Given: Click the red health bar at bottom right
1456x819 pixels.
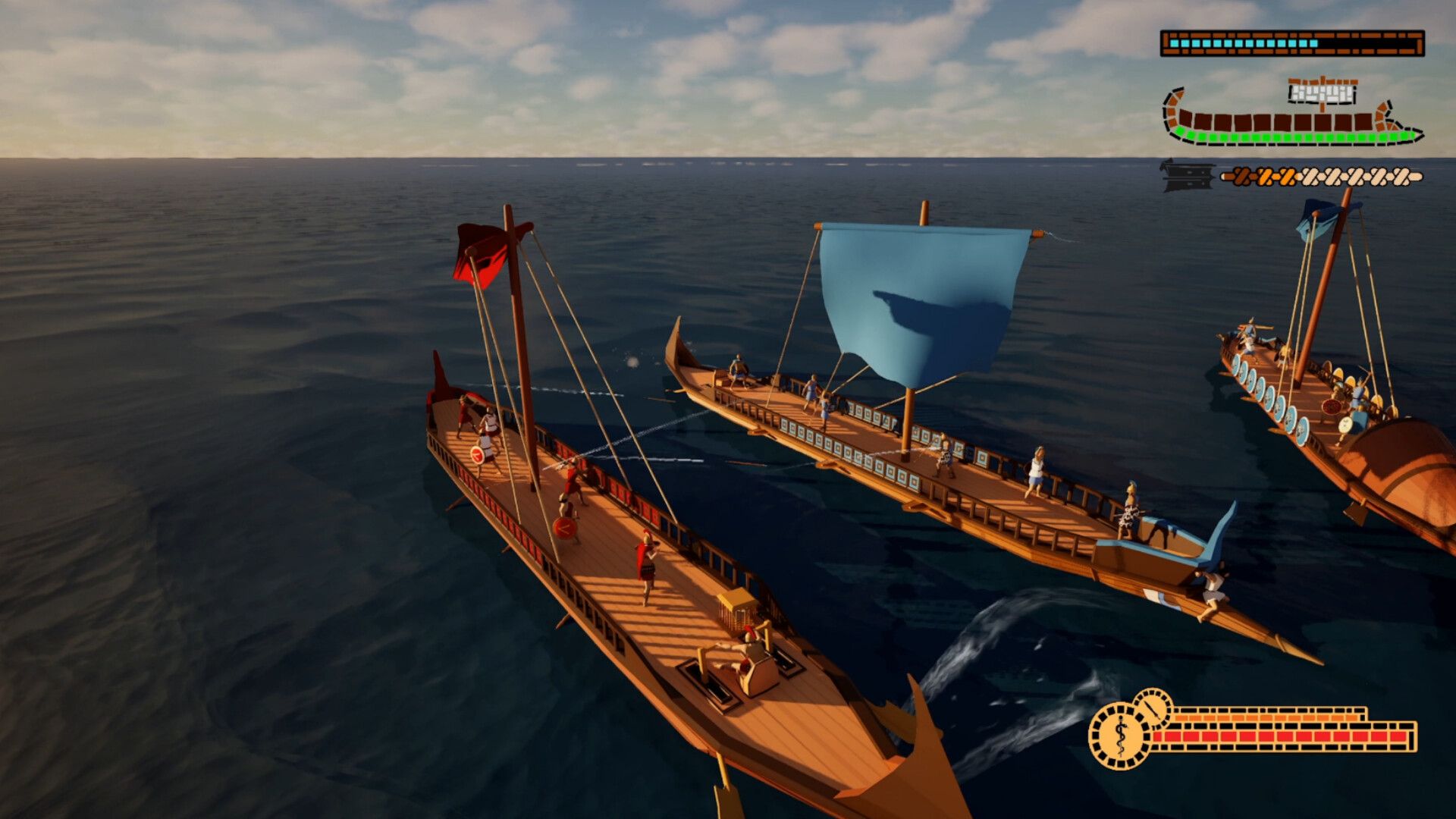Looking at the screenshot, I should (x=1274, y=736).
